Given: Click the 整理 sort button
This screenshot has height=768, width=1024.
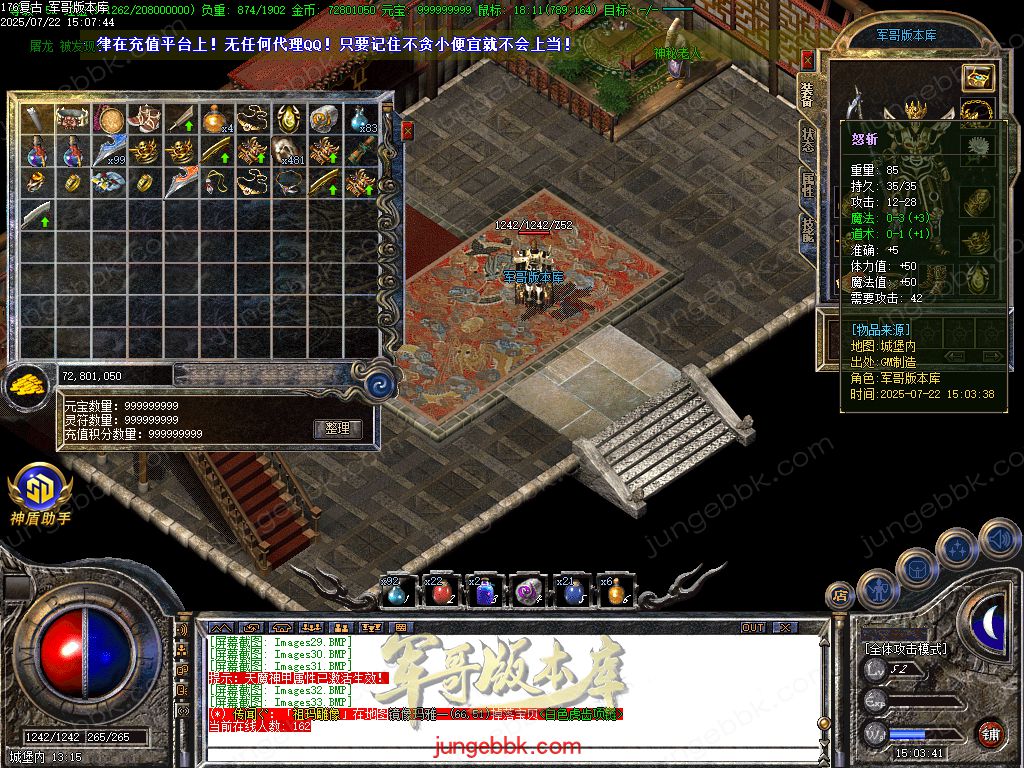Looking at the screenshot, I should (337, 428).
